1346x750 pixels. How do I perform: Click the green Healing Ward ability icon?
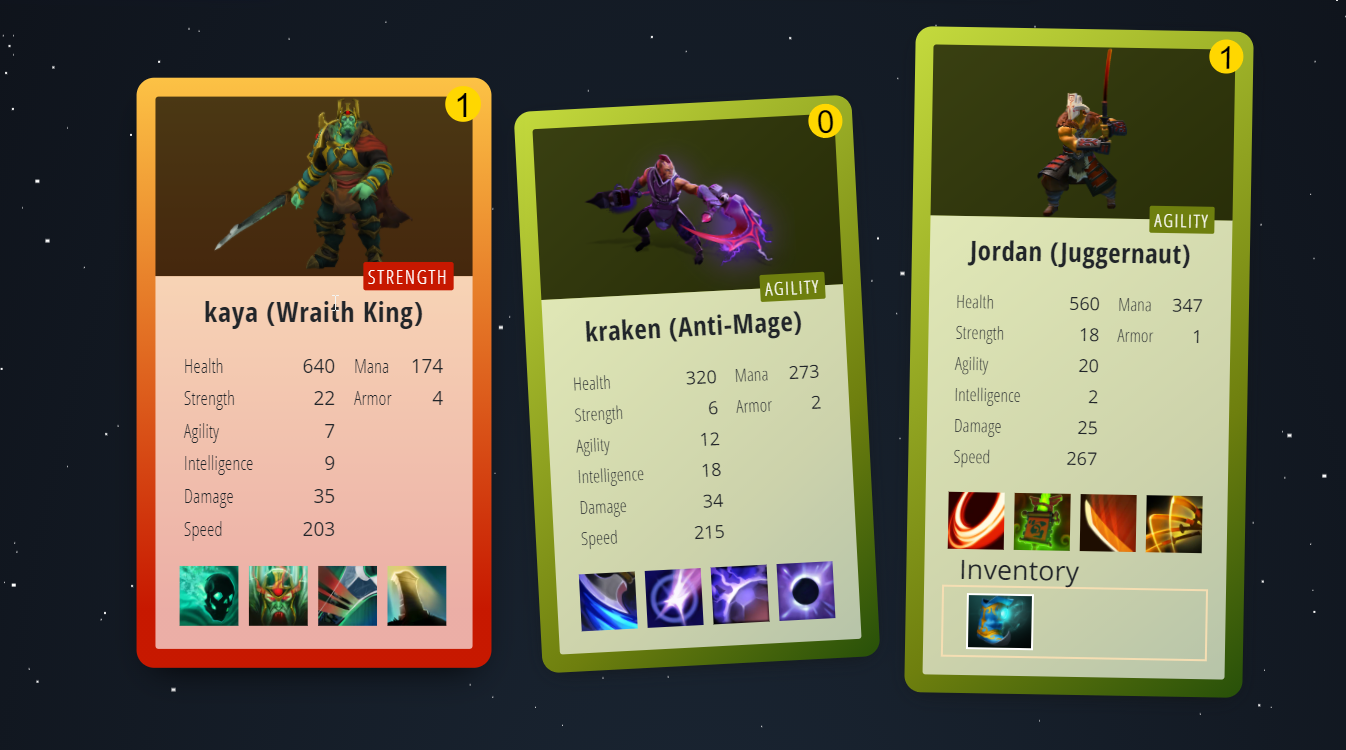[x=1041, y=522]
